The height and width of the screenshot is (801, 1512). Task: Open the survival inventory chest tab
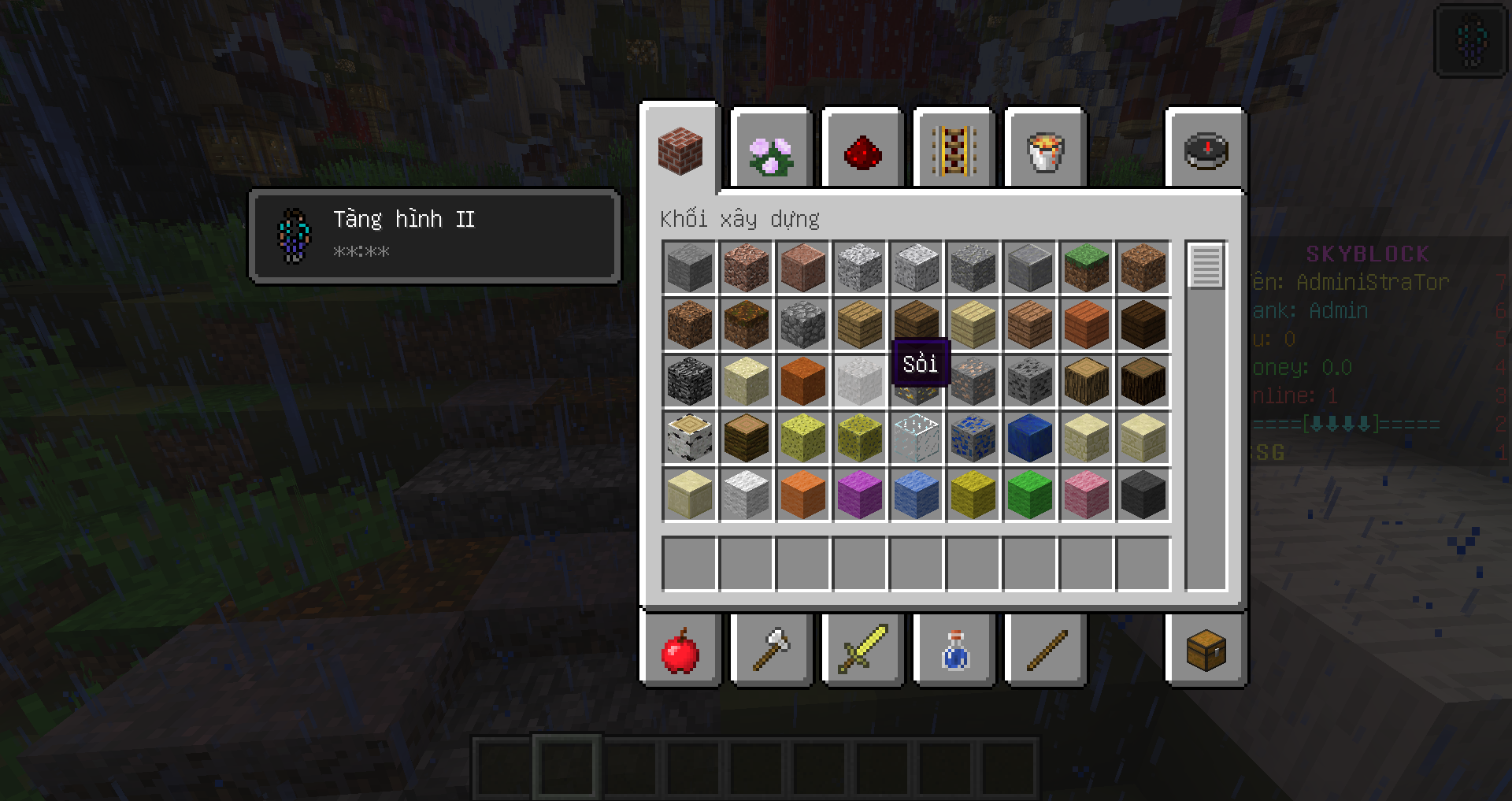coord(1206,651)
